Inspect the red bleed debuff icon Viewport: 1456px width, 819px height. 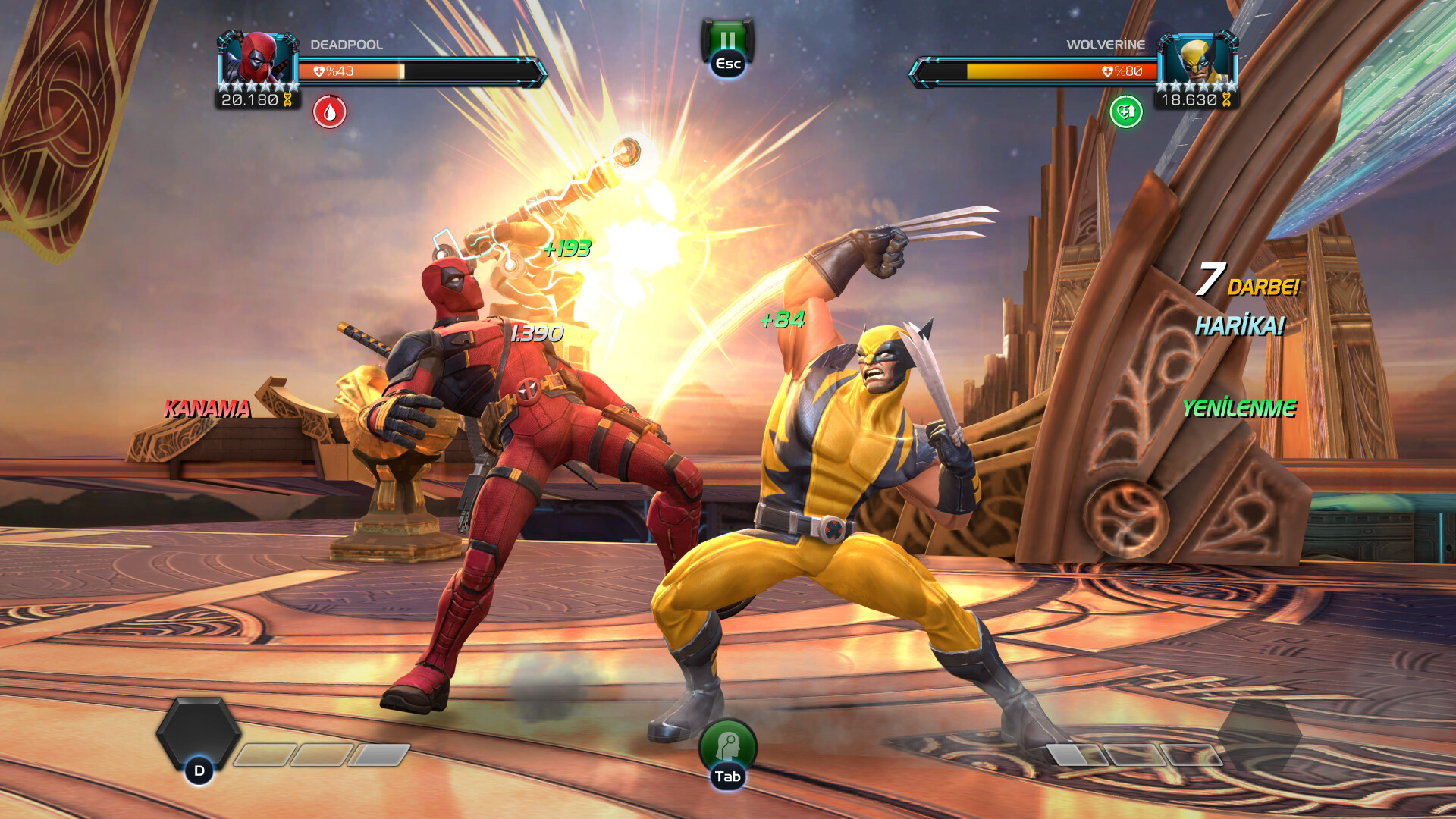tap(330, 112)
